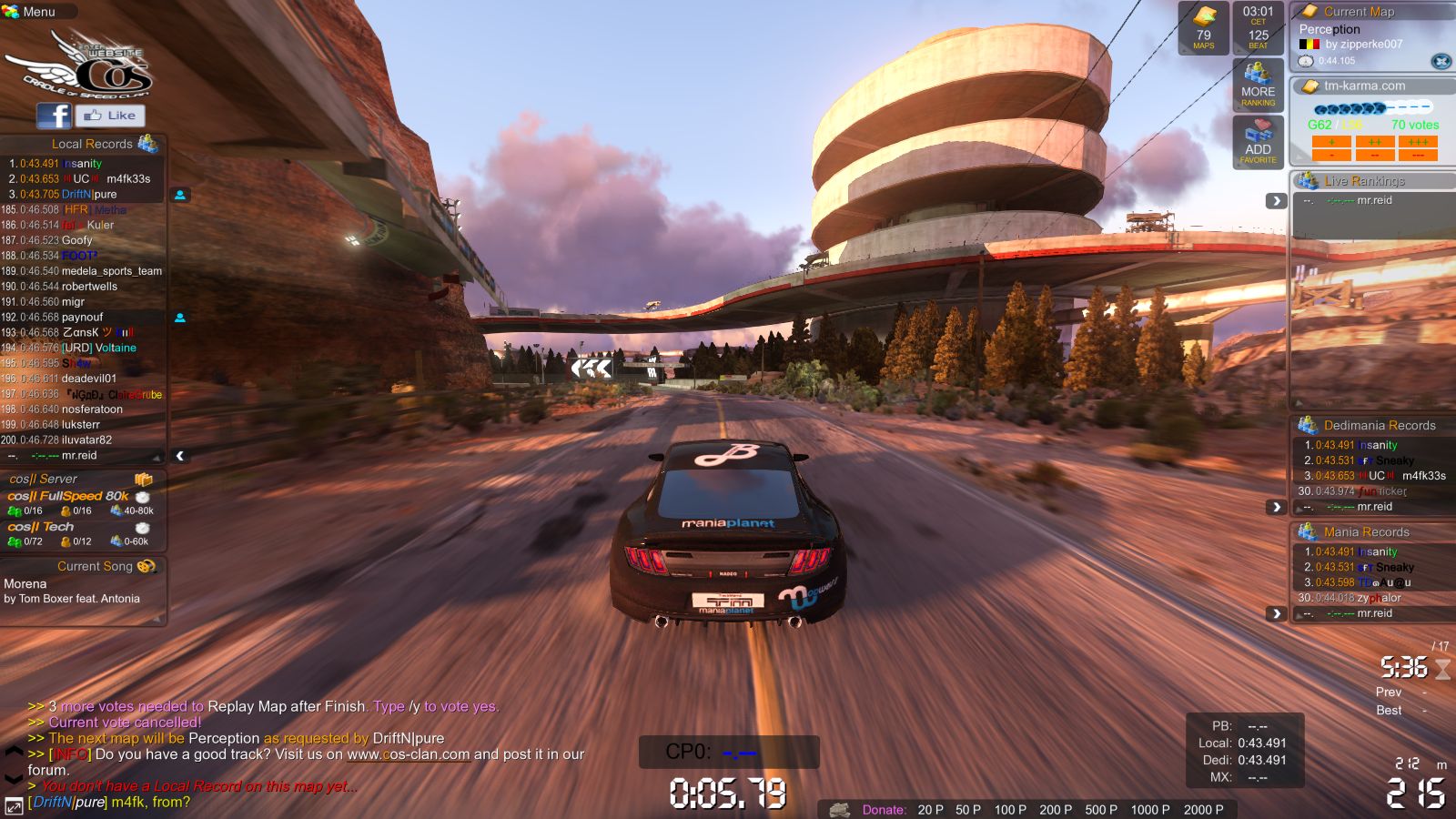The image size is (1456, 819).
Task: Add this map to favorites
Action: [1258, 143]
